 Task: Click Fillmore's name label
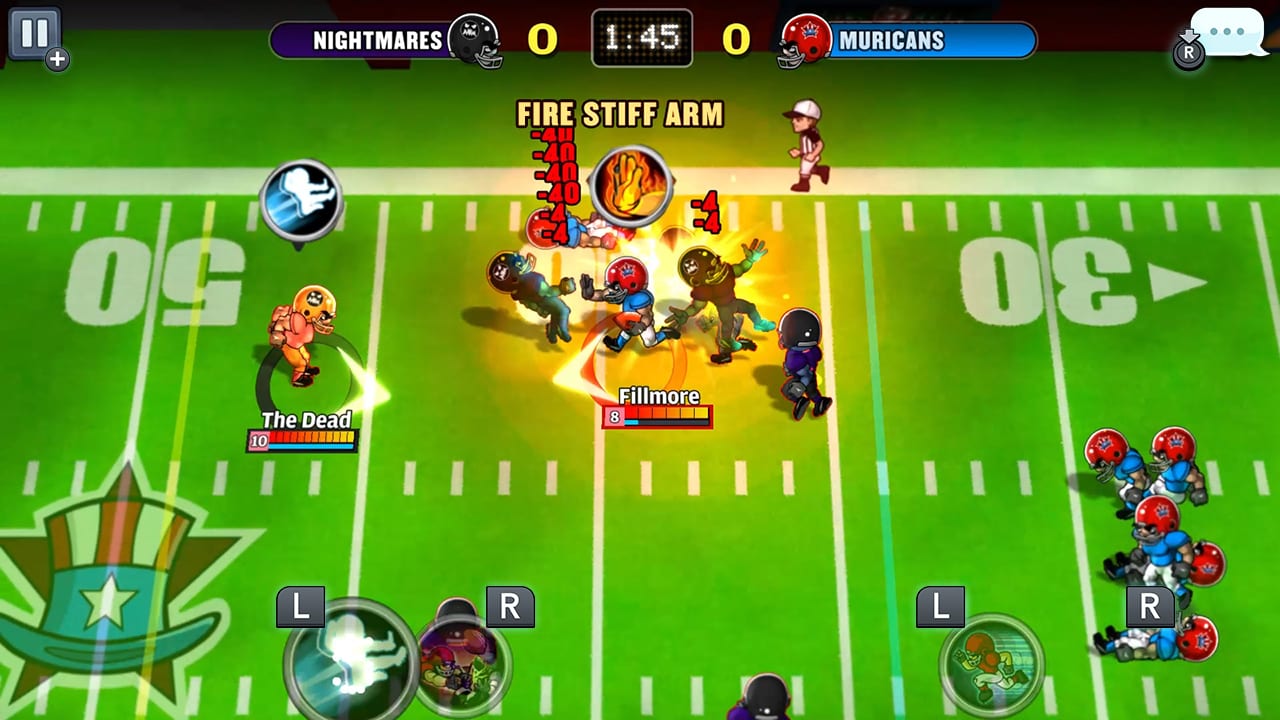point(657,396)
